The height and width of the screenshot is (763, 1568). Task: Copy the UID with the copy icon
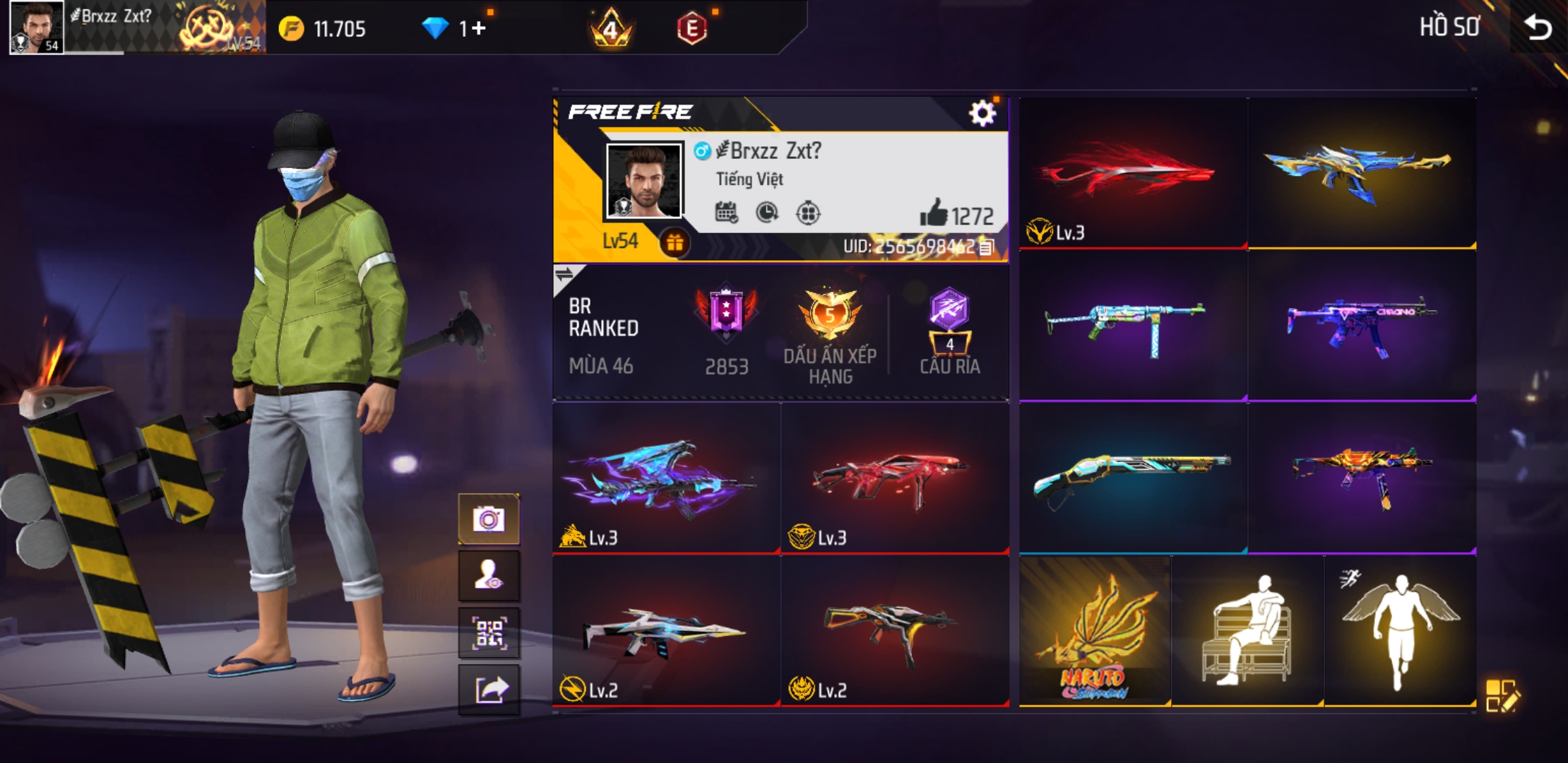(987, 247)
